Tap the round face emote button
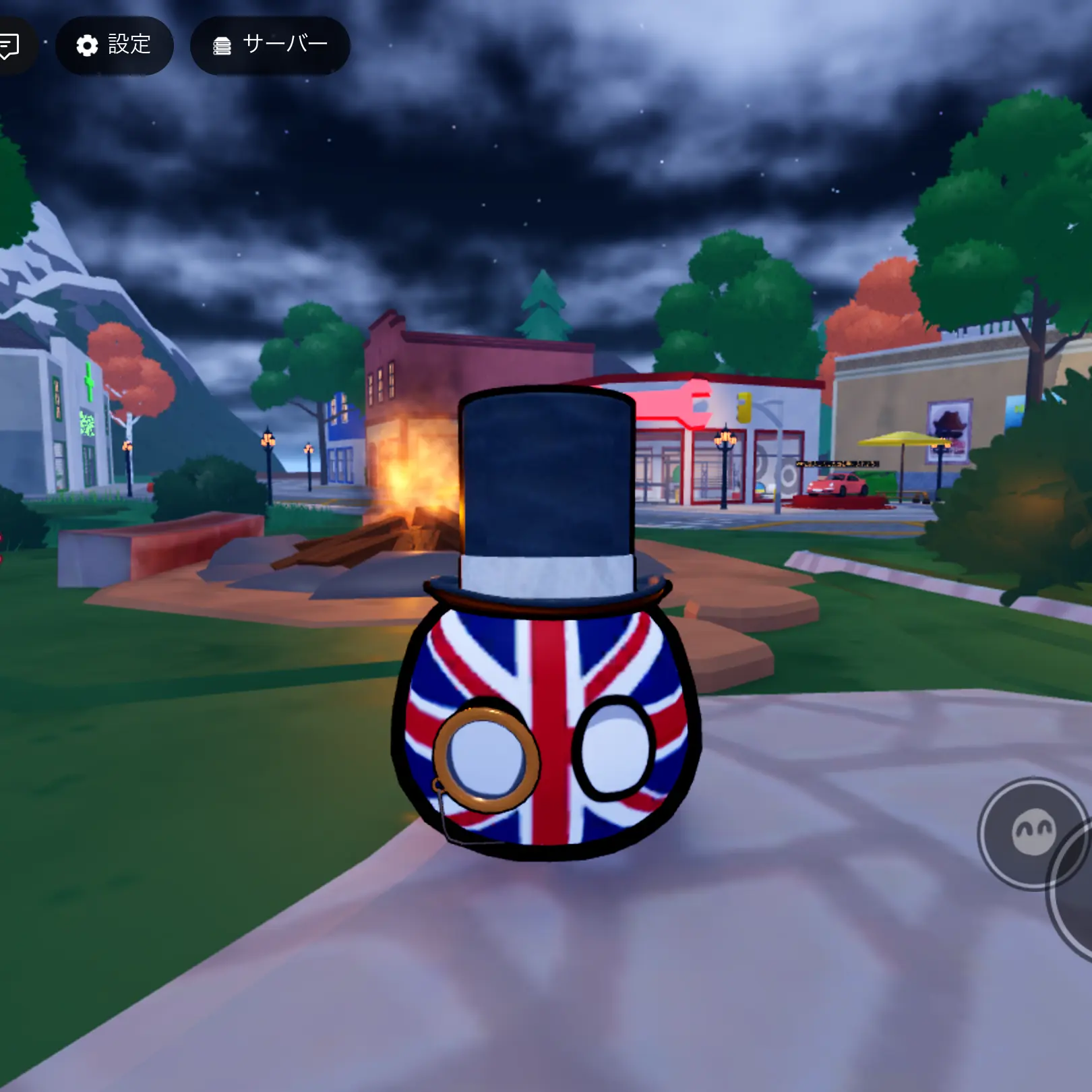The image size is (1092, 1092). [x=1032, y=832]
